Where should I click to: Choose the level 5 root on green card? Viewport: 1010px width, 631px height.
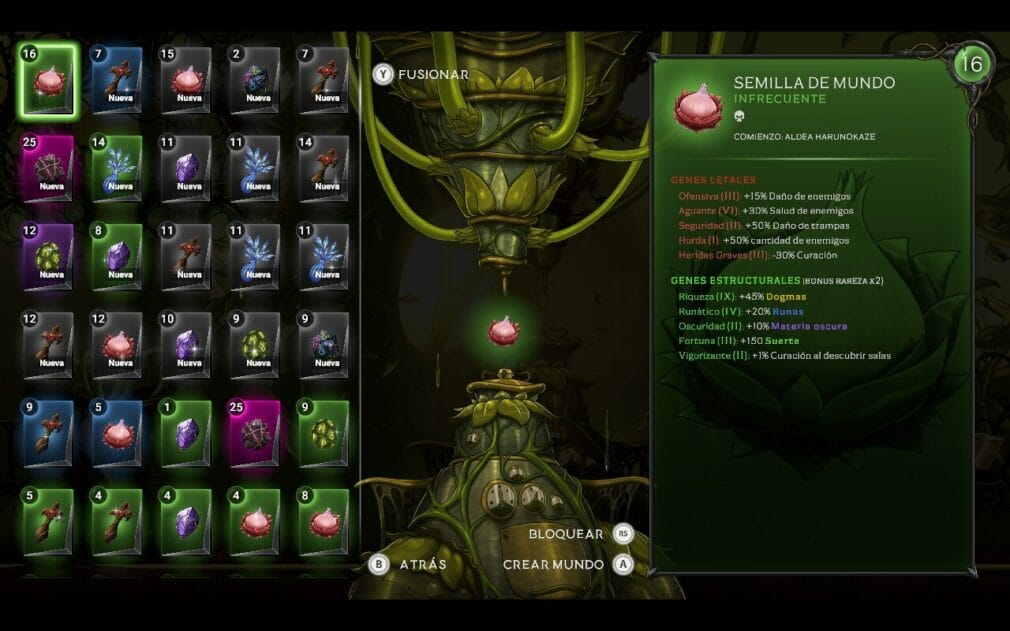pos(47,522)
